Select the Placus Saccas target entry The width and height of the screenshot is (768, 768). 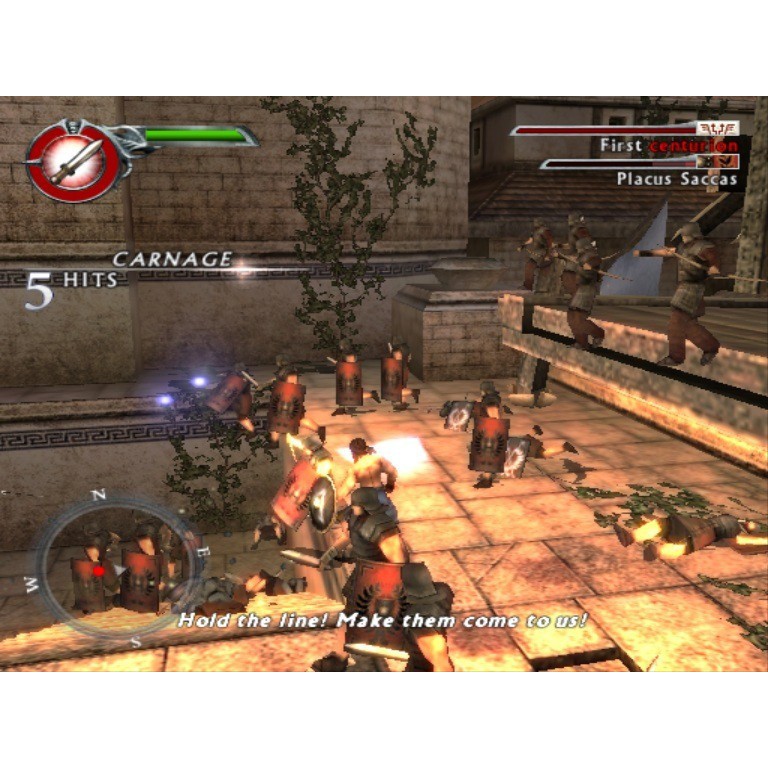(676, 179)
